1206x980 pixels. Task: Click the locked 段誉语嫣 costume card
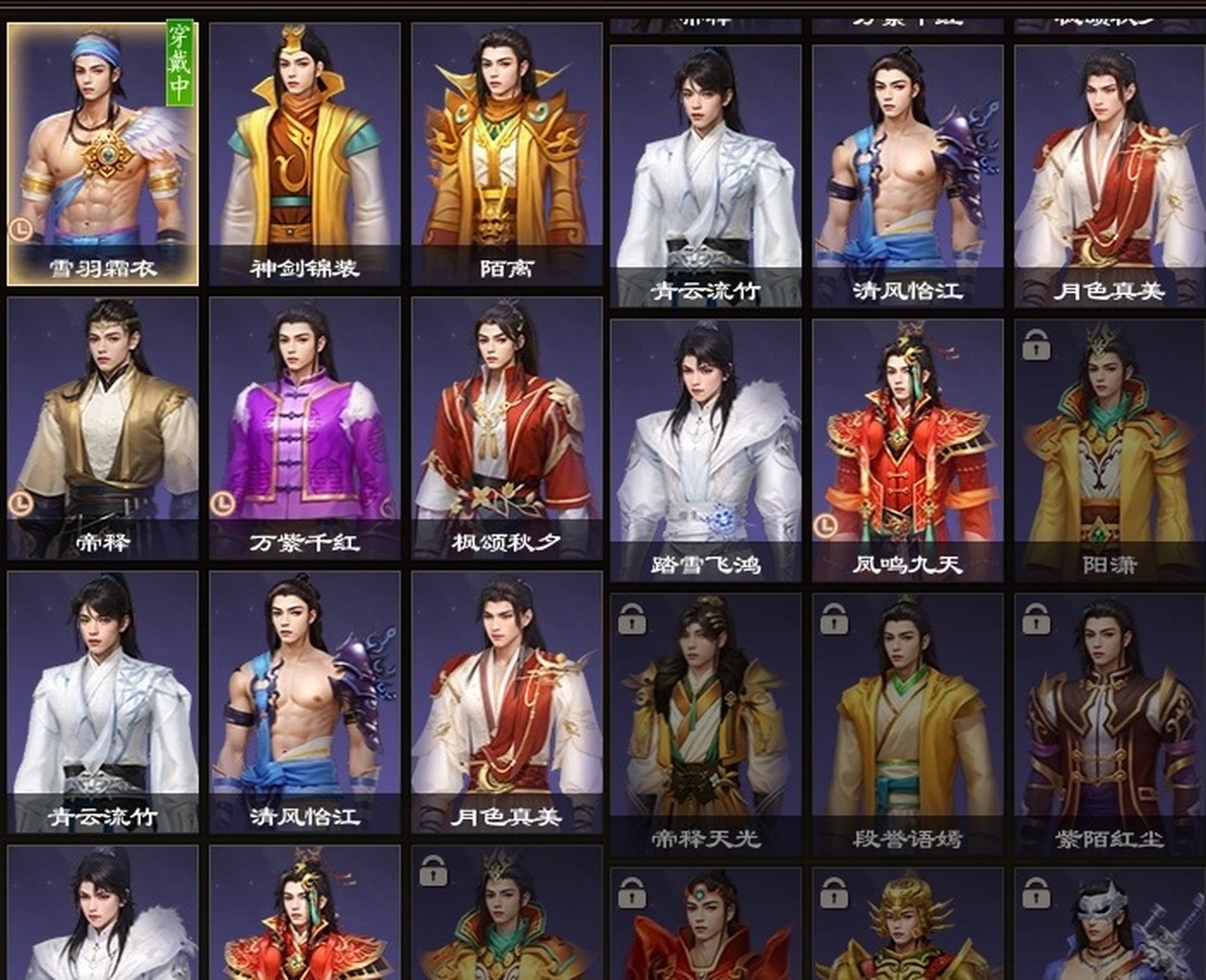click(908, 724)
